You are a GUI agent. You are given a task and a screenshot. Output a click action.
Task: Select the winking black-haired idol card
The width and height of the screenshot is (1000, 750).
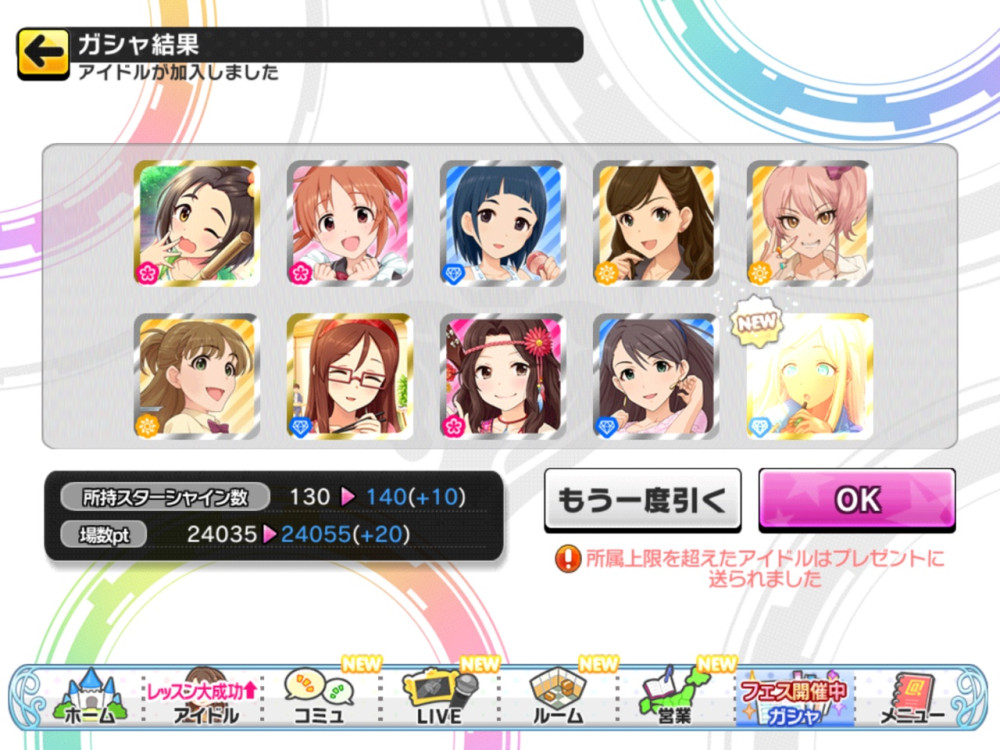click(x=197, y=223)
